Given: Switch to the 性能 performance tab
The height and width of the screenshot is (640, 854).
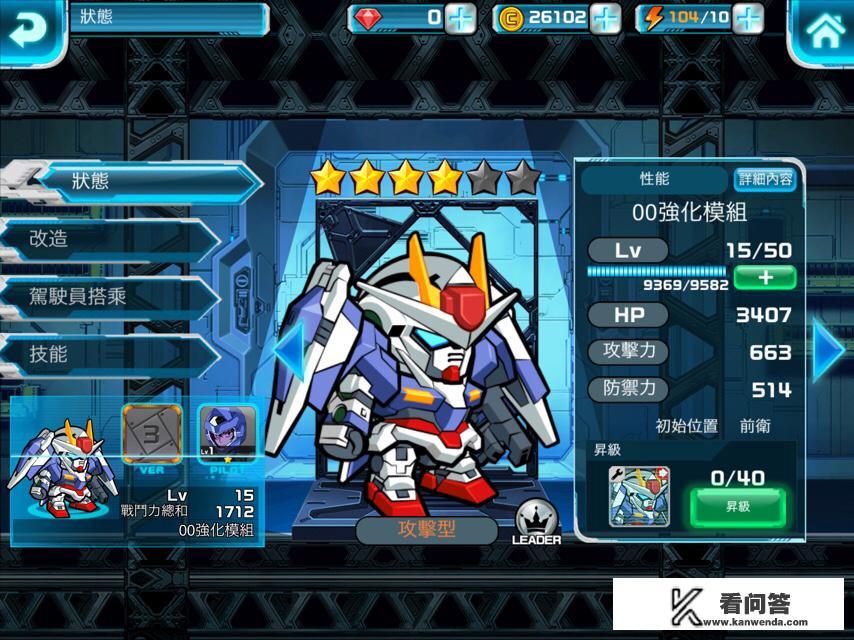Looking at the screenshot, I should [654, 179].
